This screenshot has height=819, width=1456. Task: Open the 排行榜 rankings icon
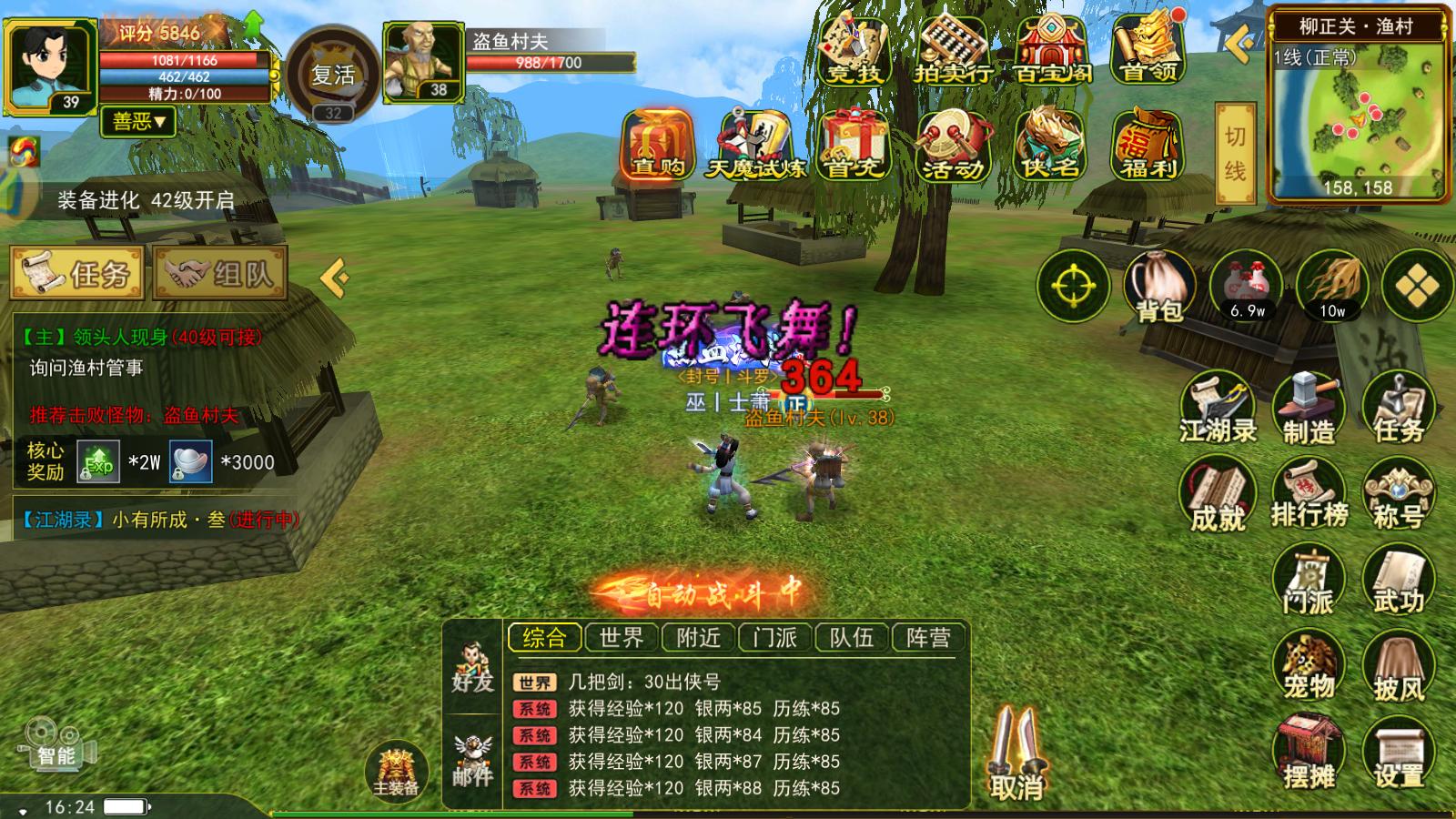click(1309, 495)
